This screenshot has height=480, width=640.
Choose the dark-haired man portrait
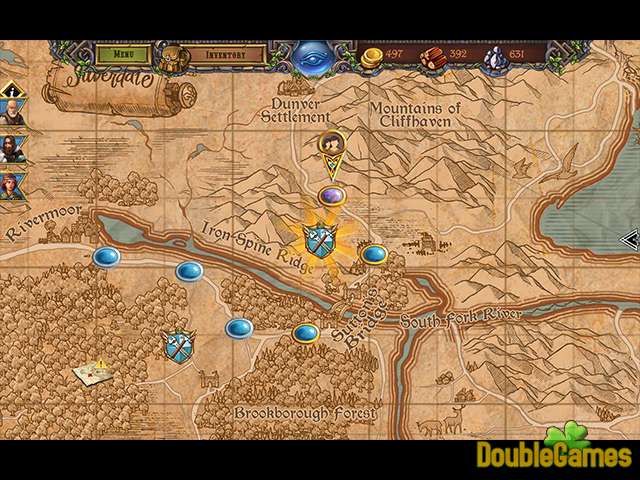[x=12, y=149]
